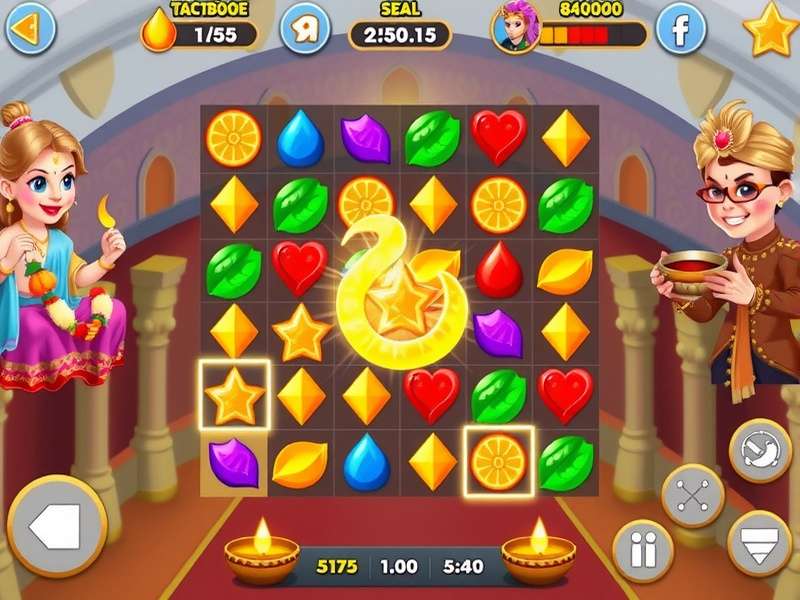Activate the crossed-arrows shuffle booster
800x600 pixels.
click(692, 495)
